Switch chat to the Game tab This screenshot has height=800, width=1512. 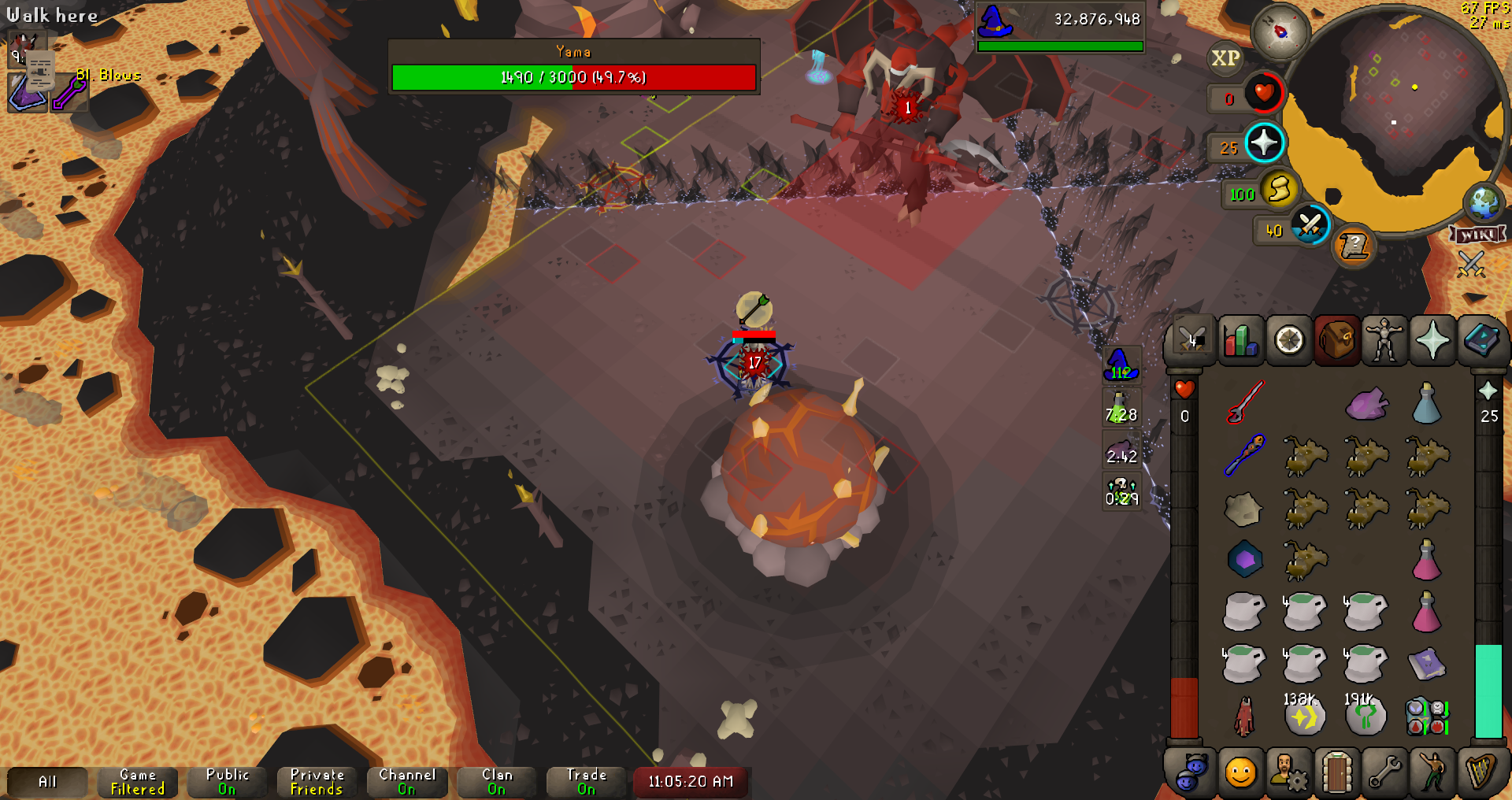click(138, 782)
